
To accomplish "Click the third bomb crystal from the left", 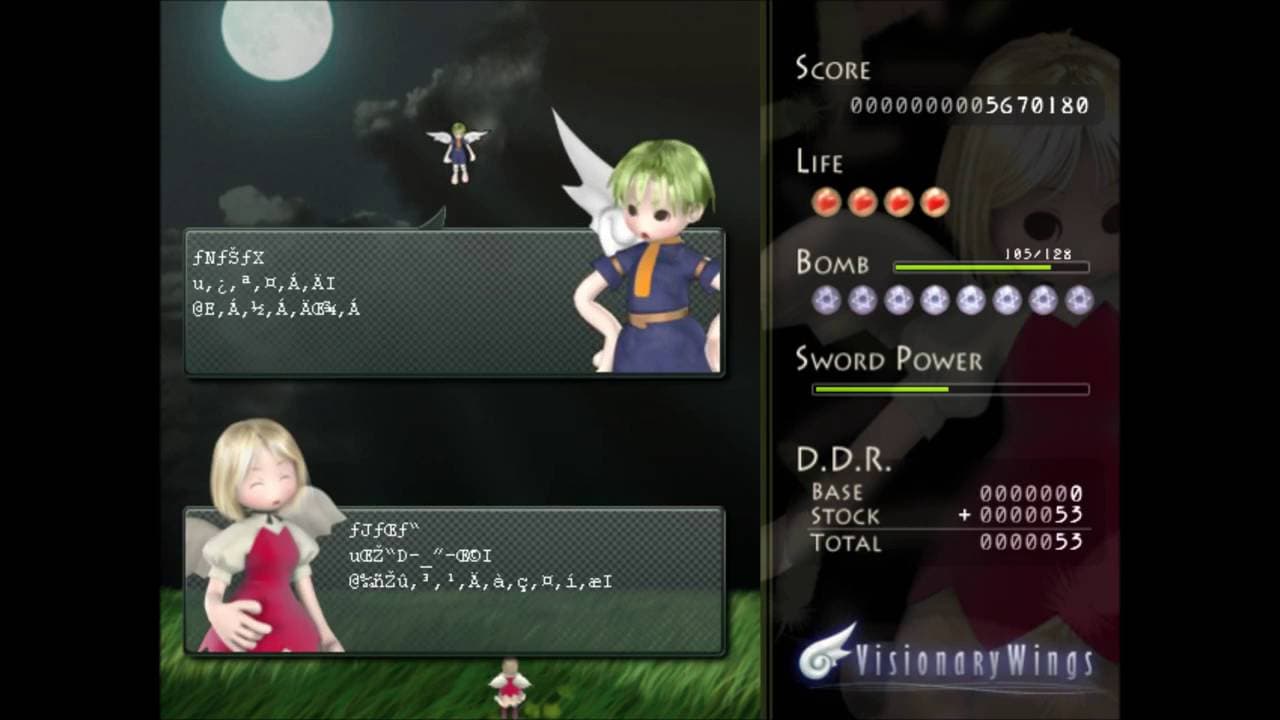I will tap(898, 299).
